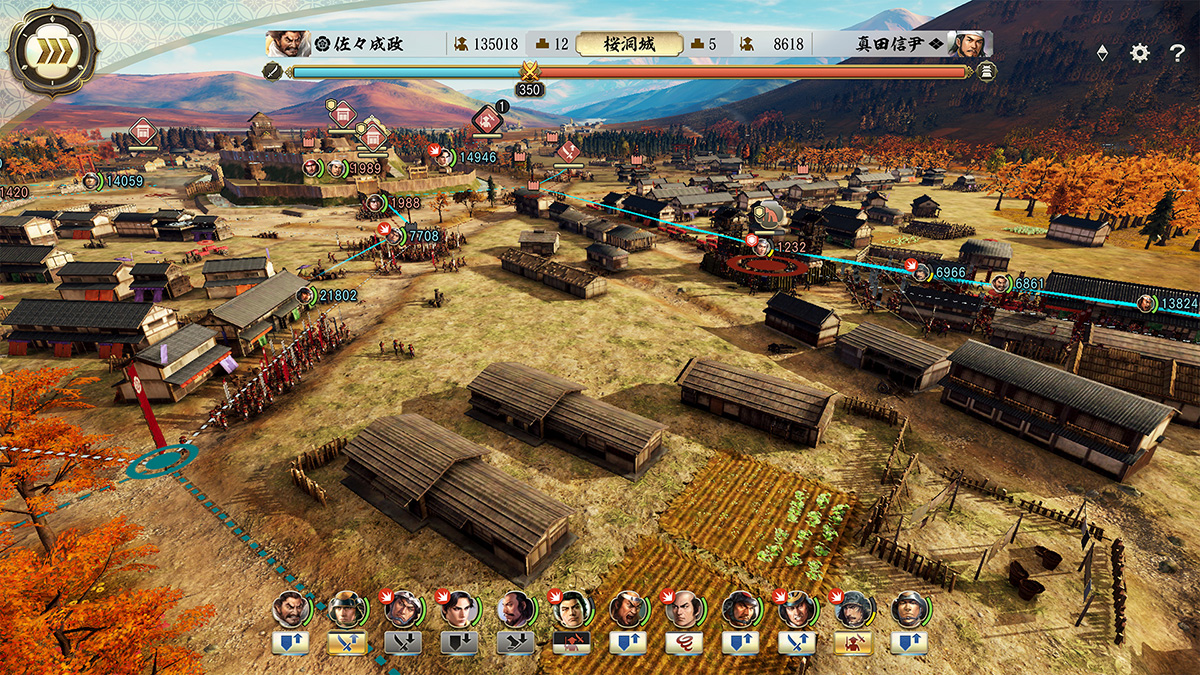
Task: Select the first officer portrait in bottom bar
Action: (x=290, y=608)
